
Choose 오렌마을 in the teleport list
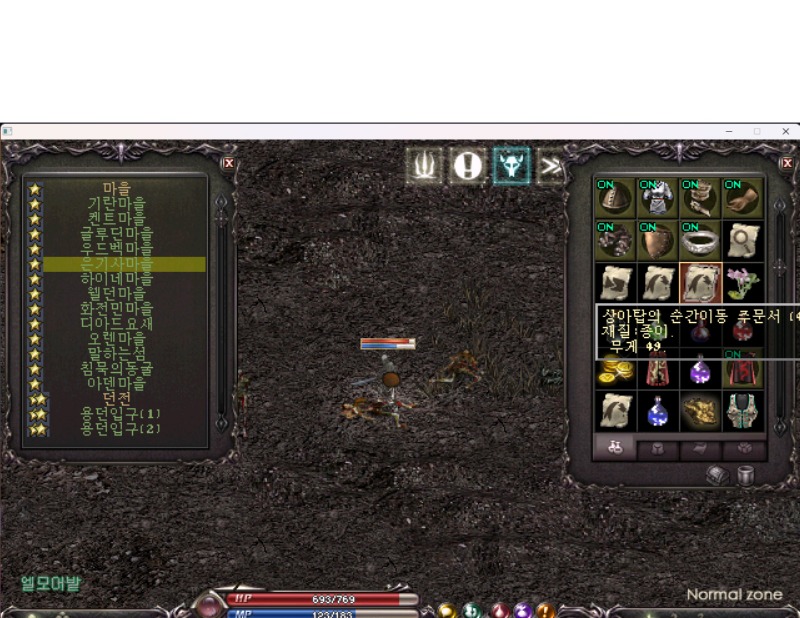tap(124, 339)
